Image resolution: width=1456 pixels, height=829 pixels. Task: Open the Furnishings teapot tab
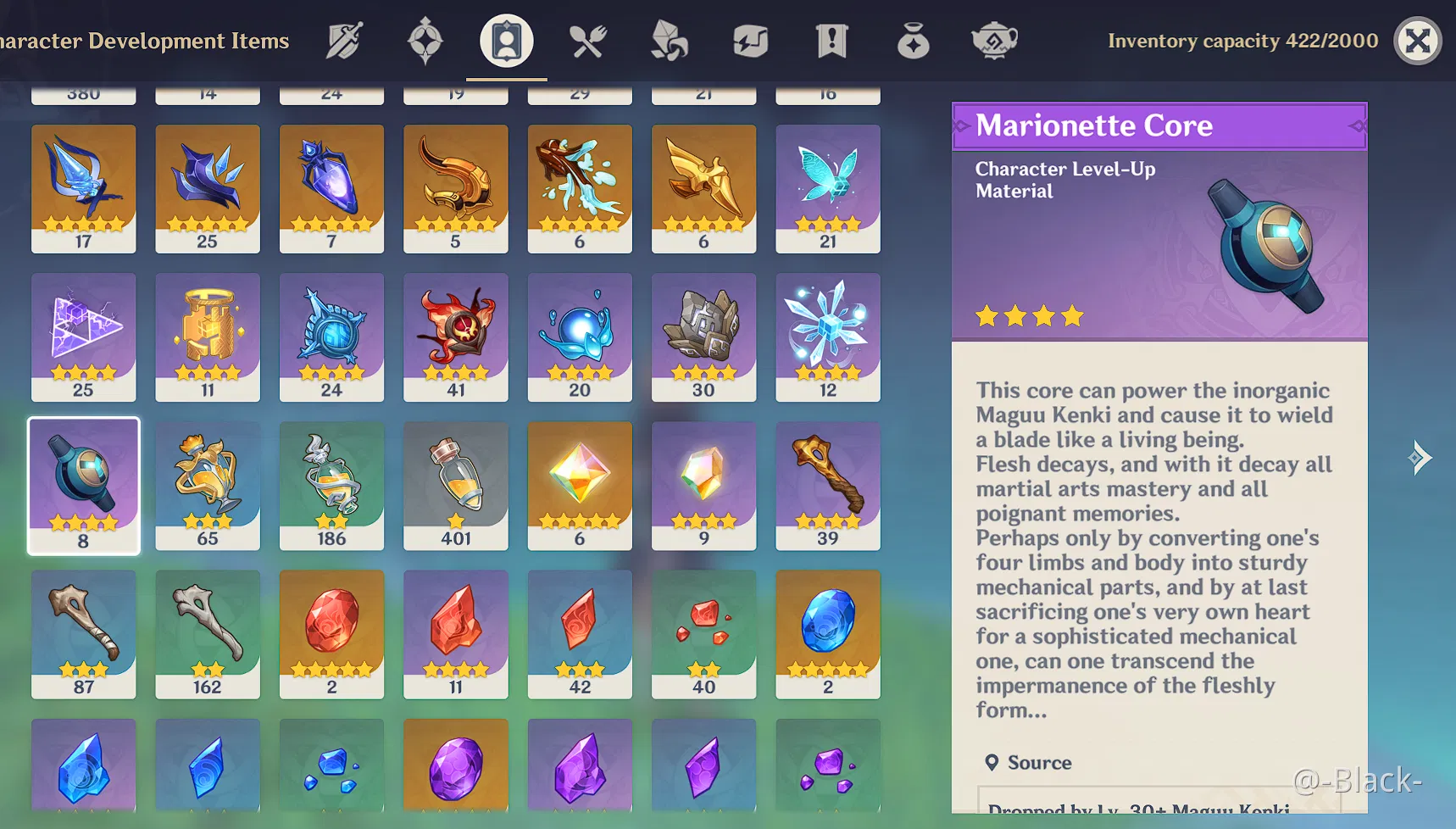(993, 41)
